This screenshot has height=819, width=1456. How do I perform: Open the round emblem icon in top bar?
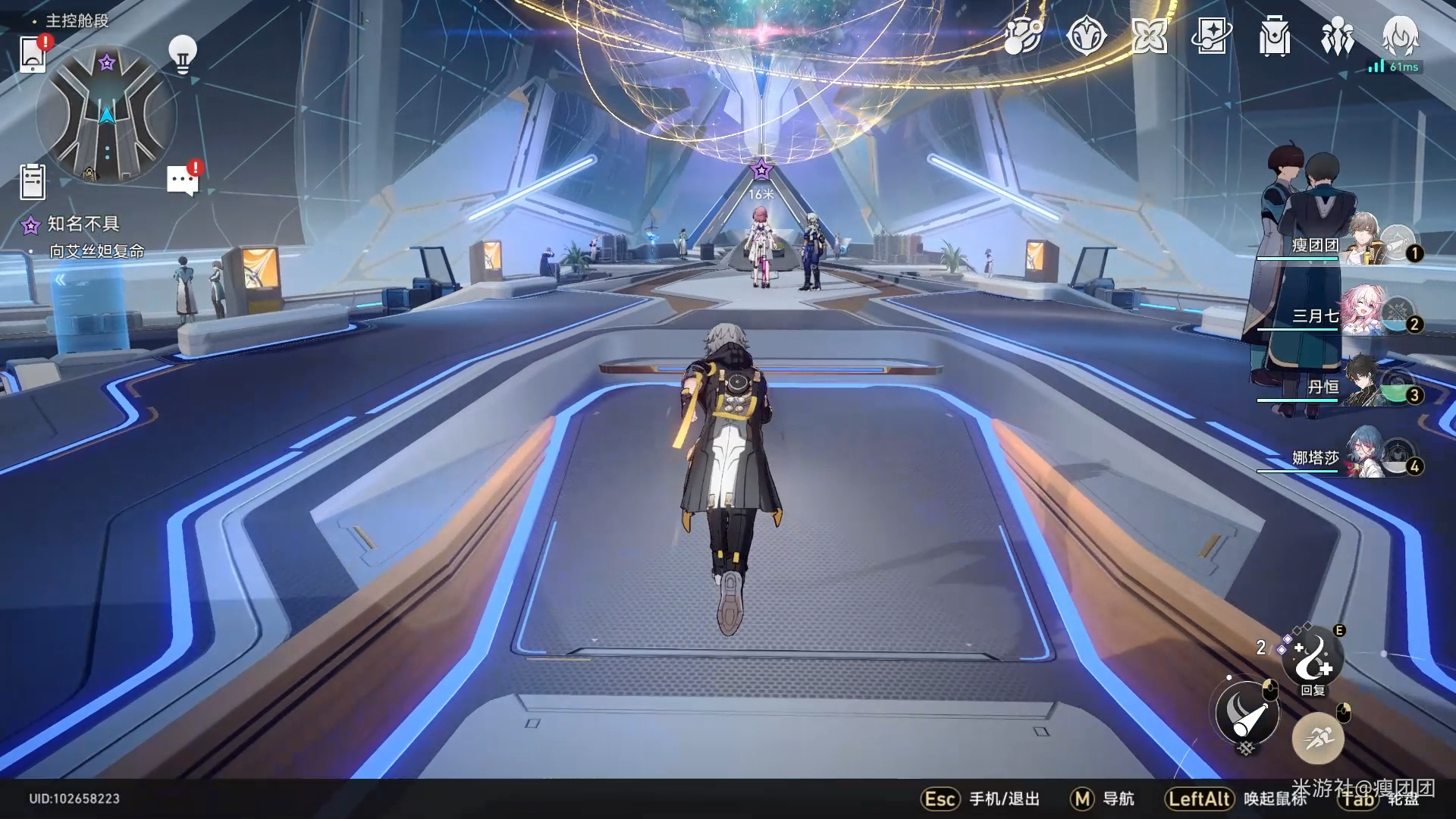pos(1086,36)
